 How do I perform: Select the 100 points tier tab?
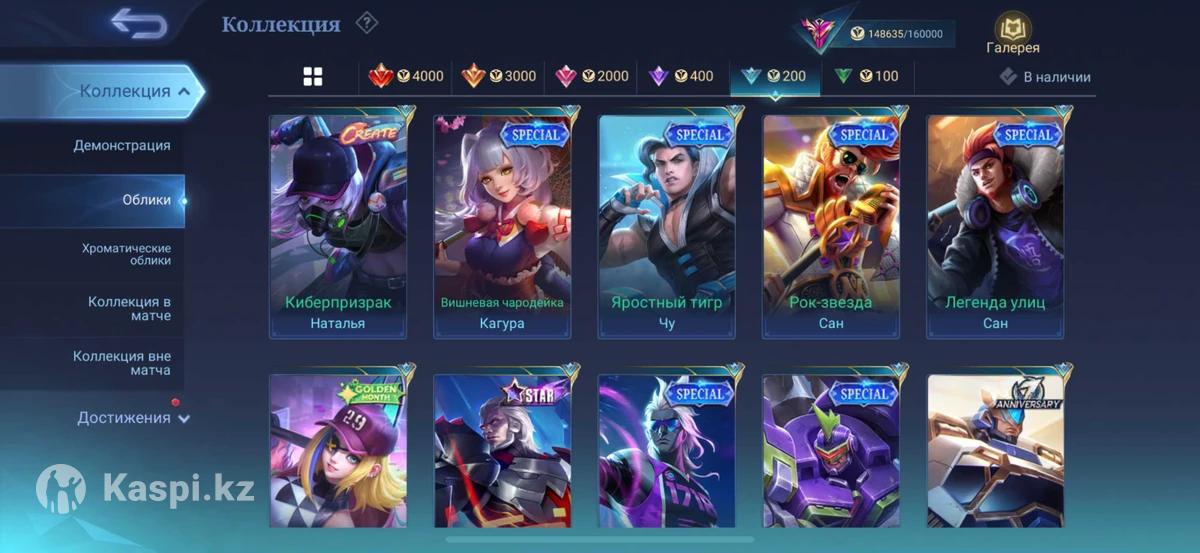point(866,76)
